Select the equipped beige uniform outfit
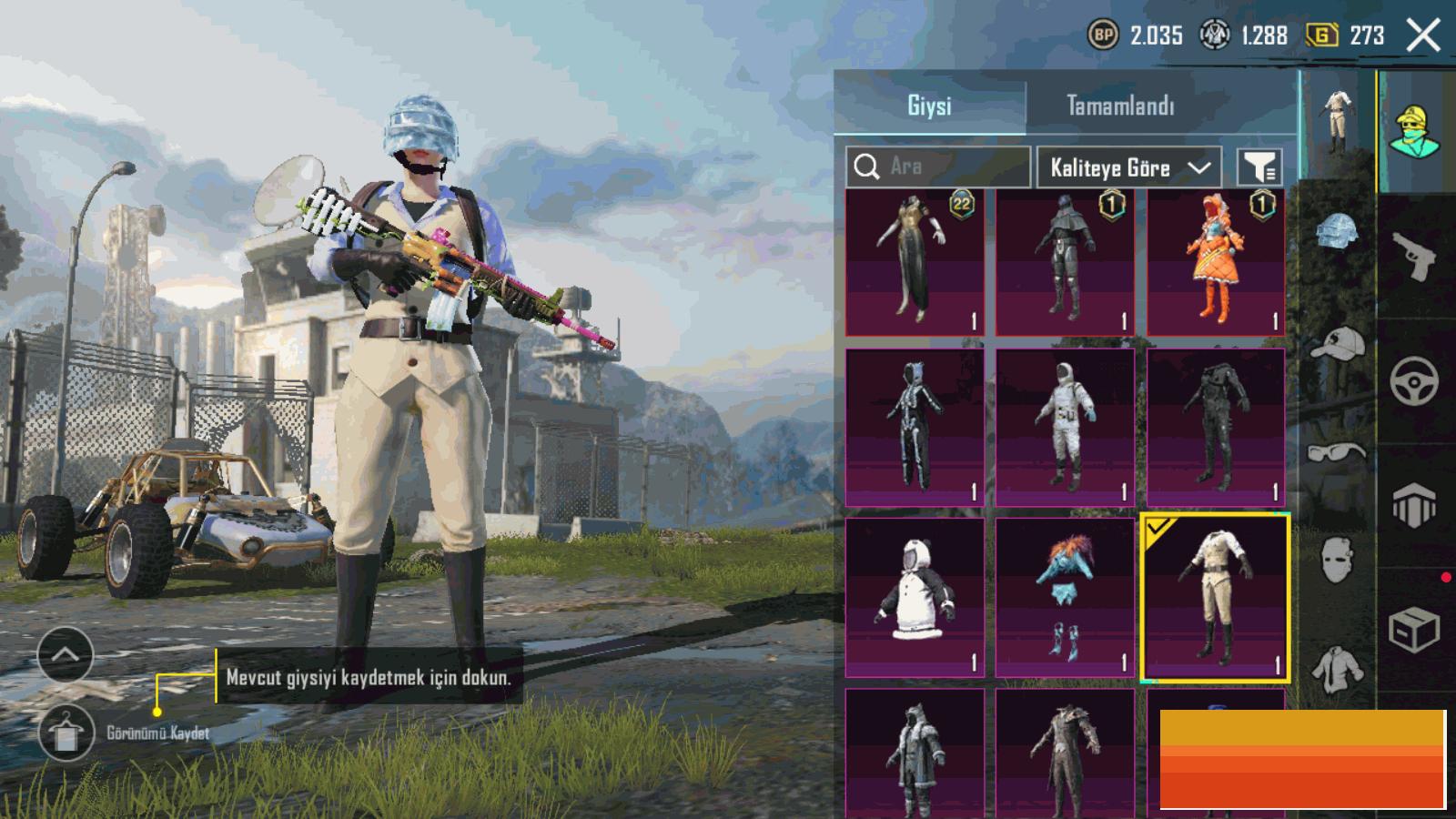This screenshot has height=819, width=1456. click(1215, 598)
